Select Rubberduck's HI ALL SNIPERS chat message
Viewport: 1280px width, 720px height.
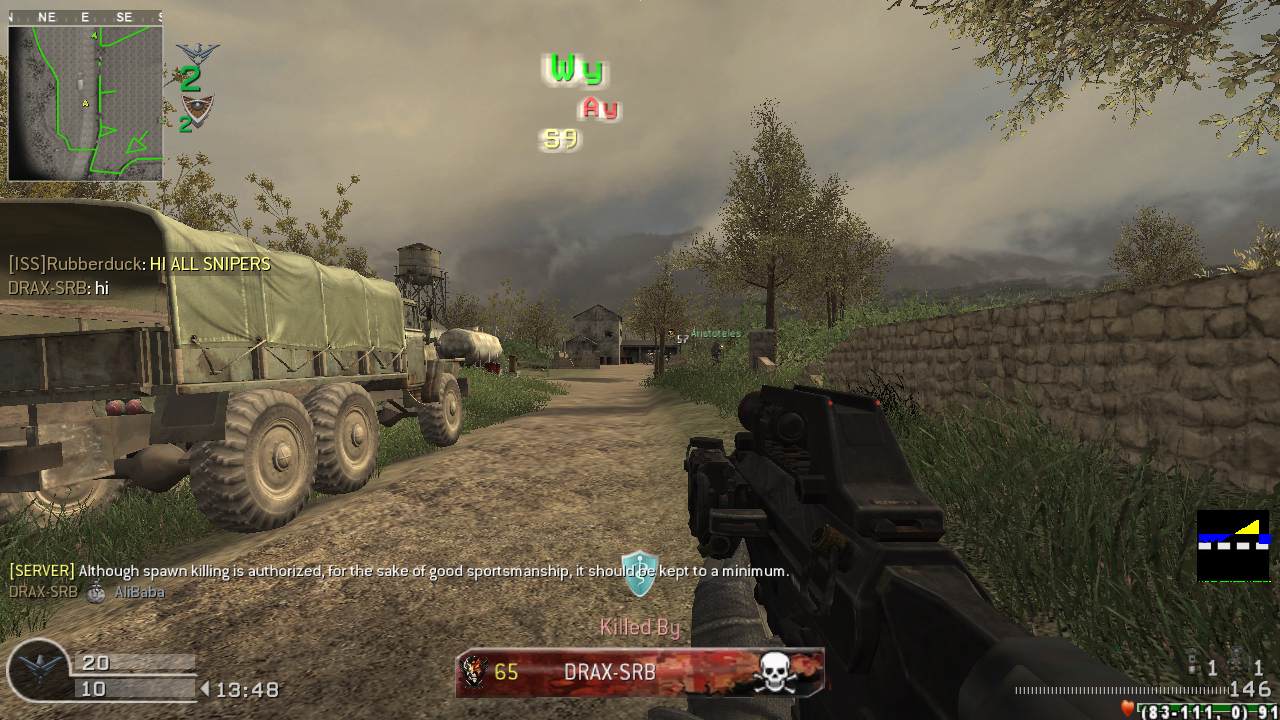(x=139, y=264)
